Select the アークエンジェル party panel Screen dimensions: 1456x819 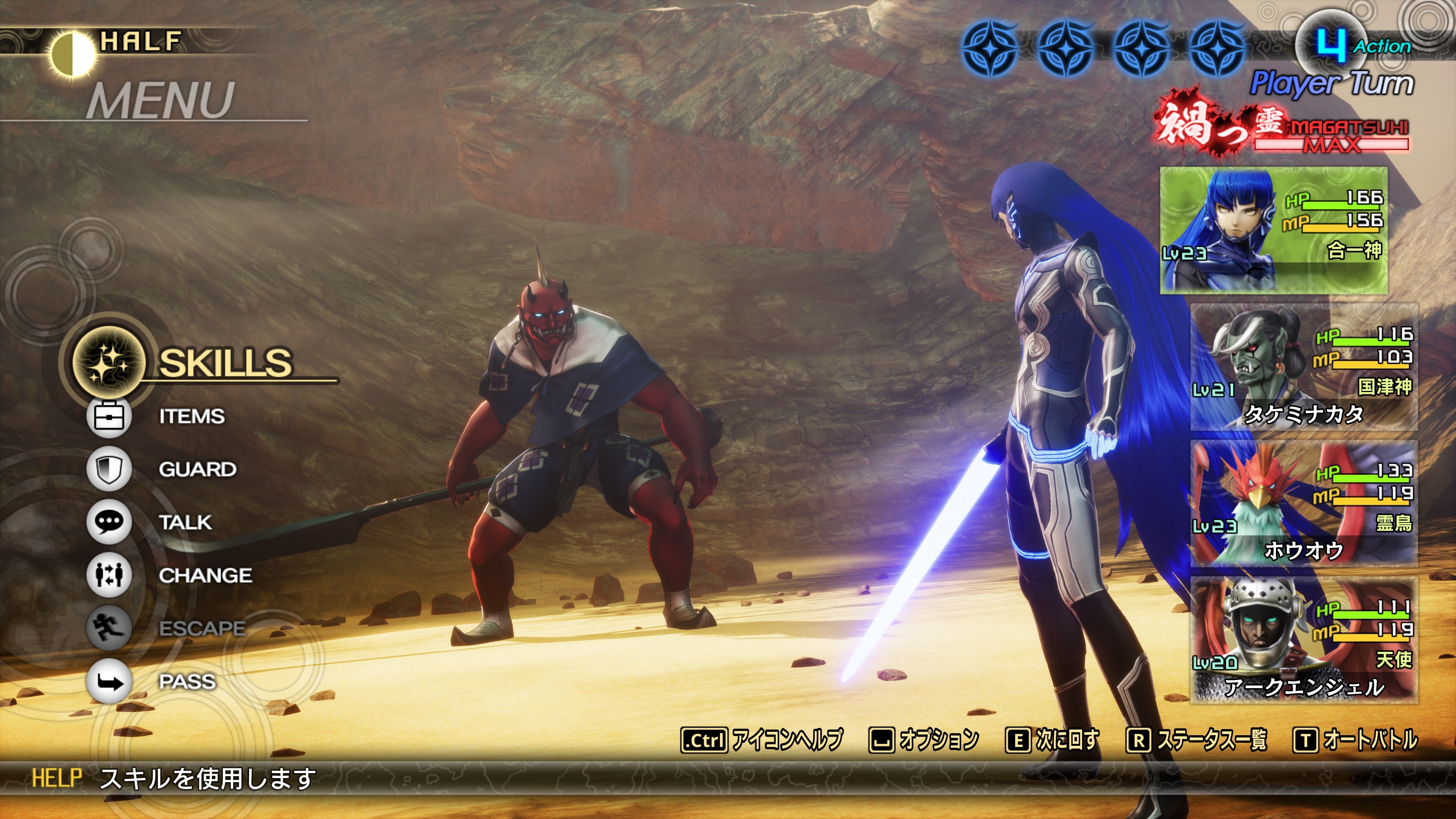[1304, 640]
